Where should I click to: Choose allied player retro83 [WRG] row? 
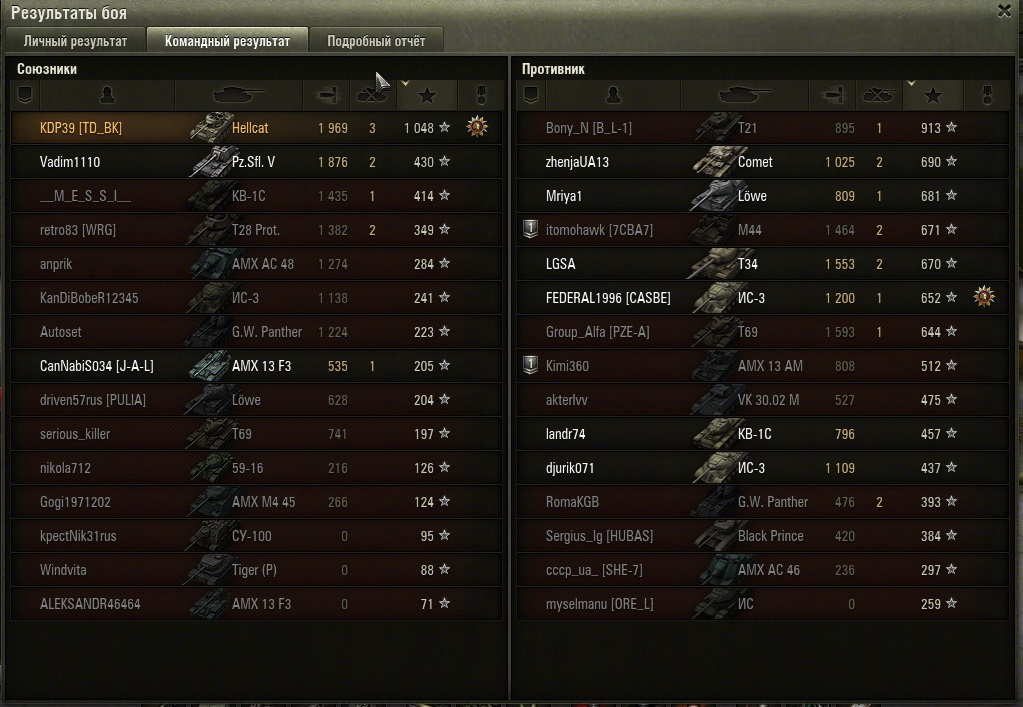click(x=78, y=230)
